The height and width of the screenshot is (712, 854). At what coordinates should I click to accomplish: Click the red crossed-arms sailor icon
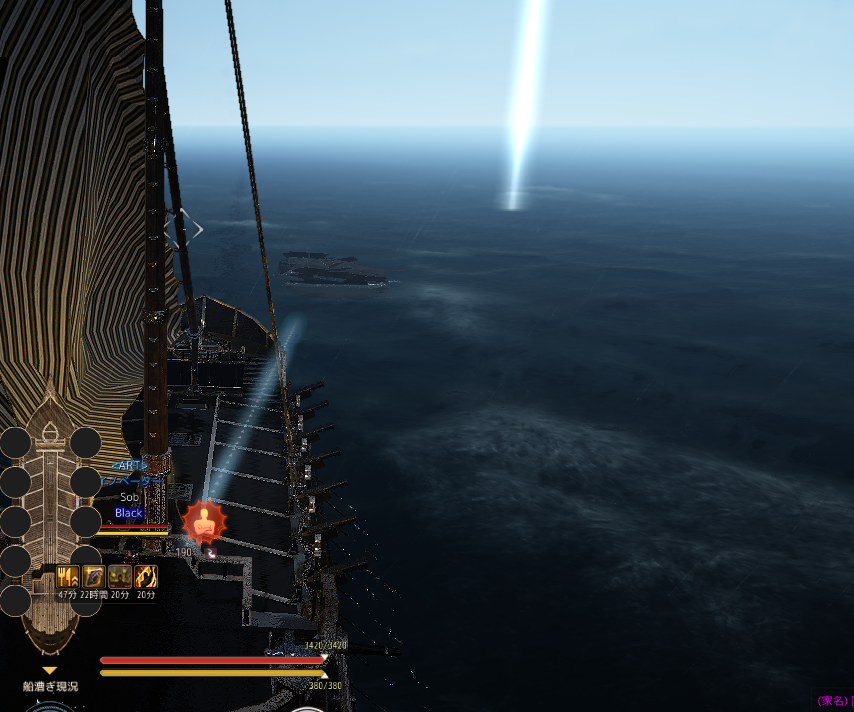[x=204, y=522]
